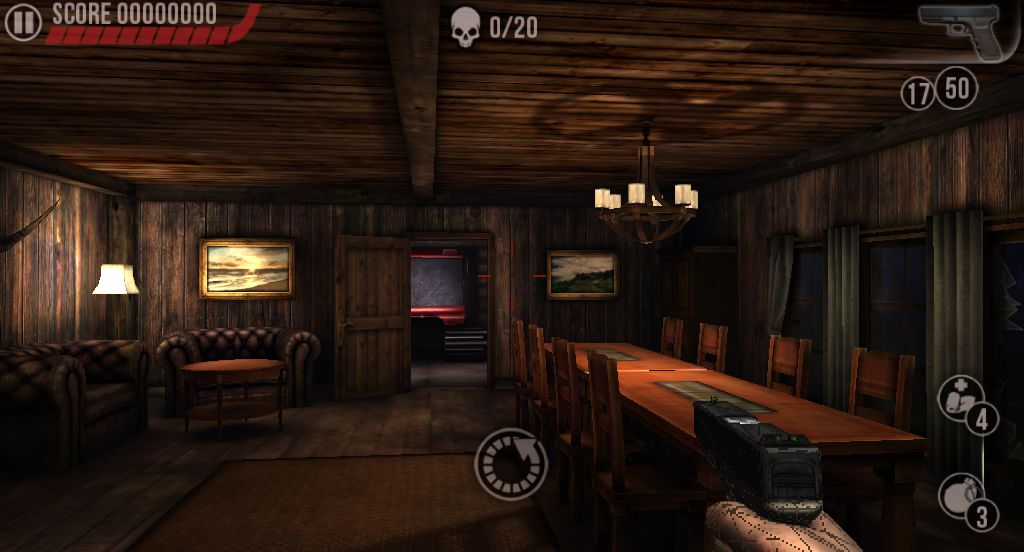Pause the game with the pause button
This screenshot has height=552, width=1024.
[22, 21]
